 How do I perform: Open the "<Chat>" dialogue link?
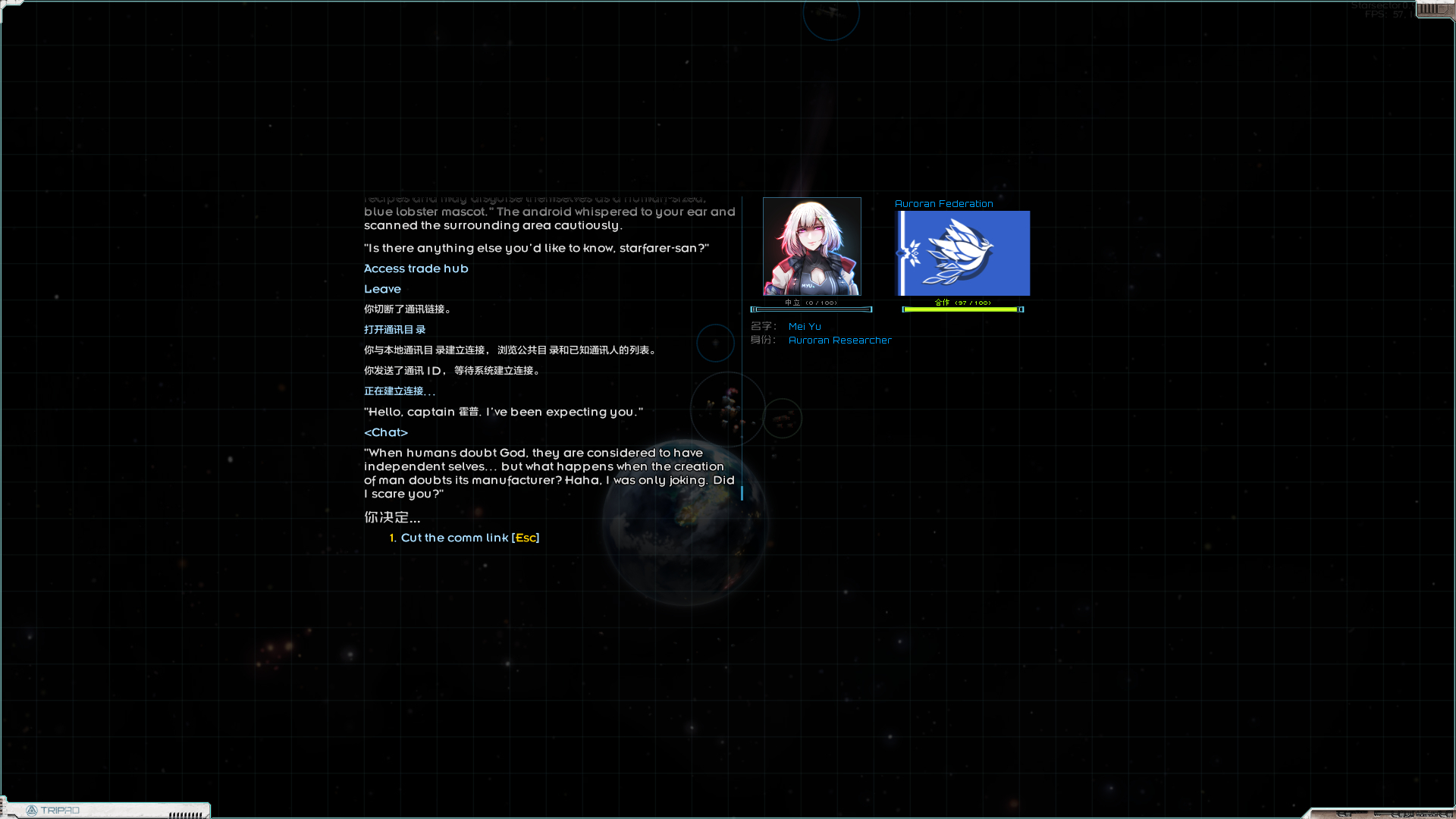pos(386,432)
